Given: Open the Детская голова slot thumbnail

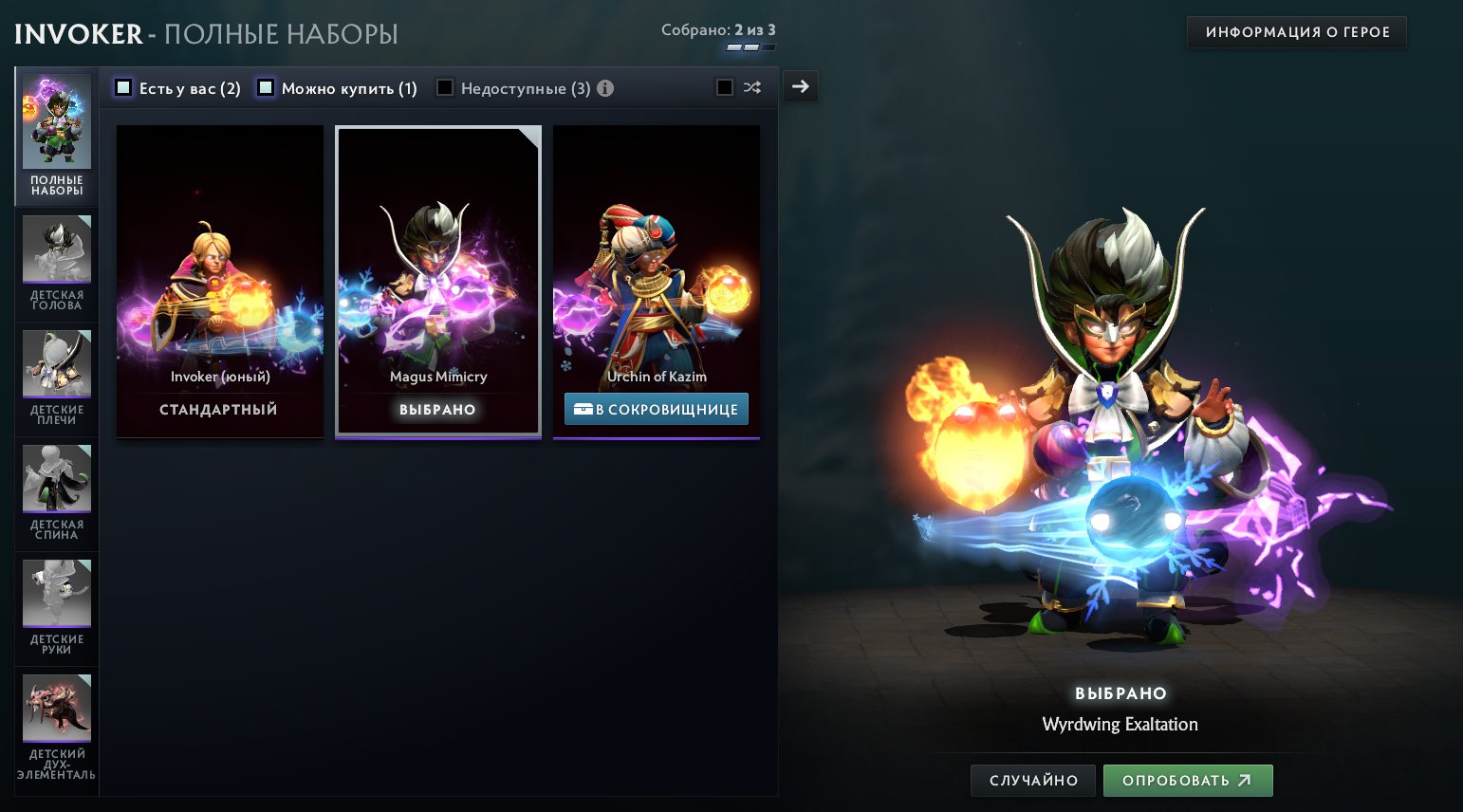Looking at the screenshot, I should tap(56, 249).
